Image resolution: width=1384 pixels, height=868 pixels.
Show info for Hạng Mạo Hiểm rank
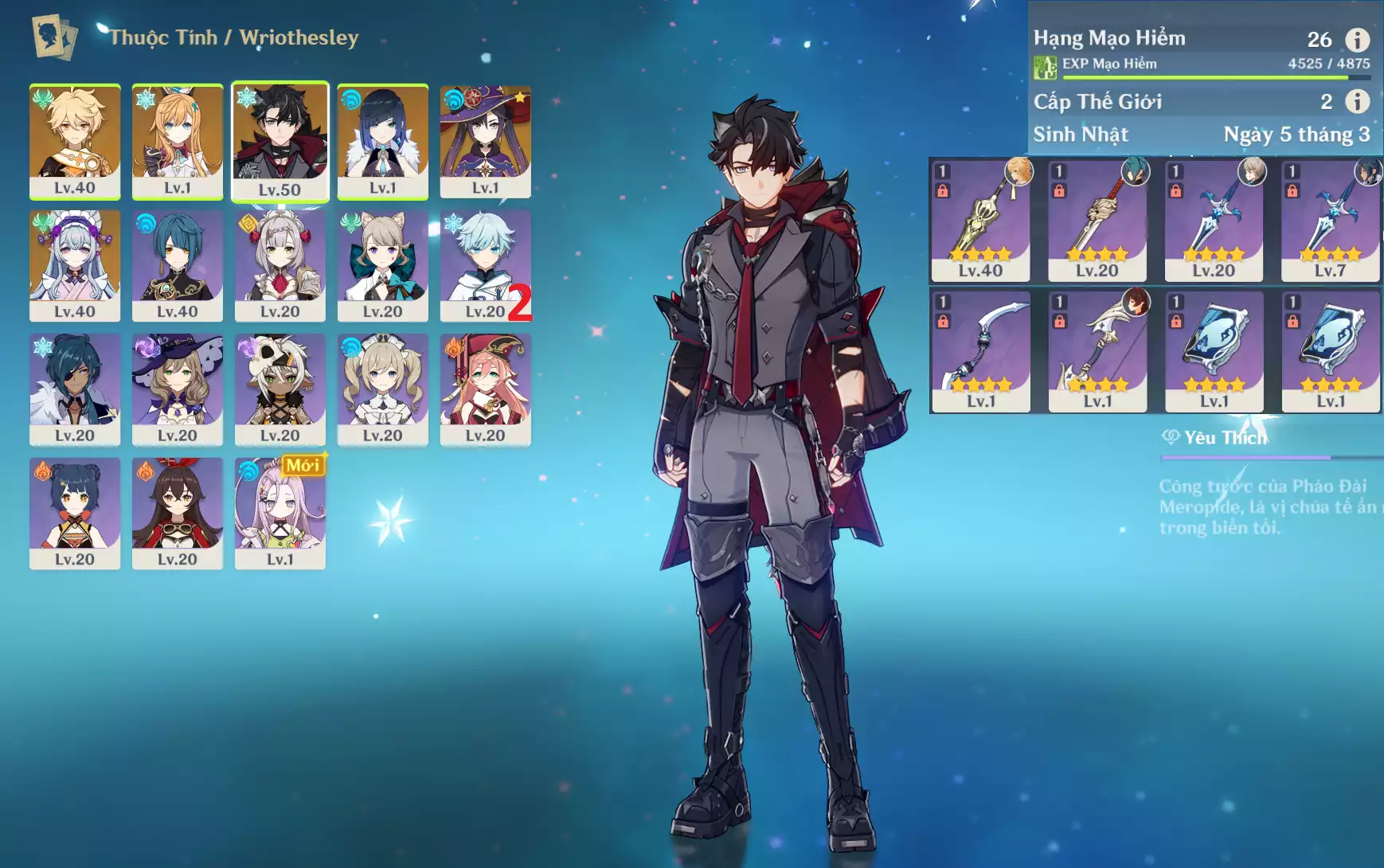click(1357, 39)
